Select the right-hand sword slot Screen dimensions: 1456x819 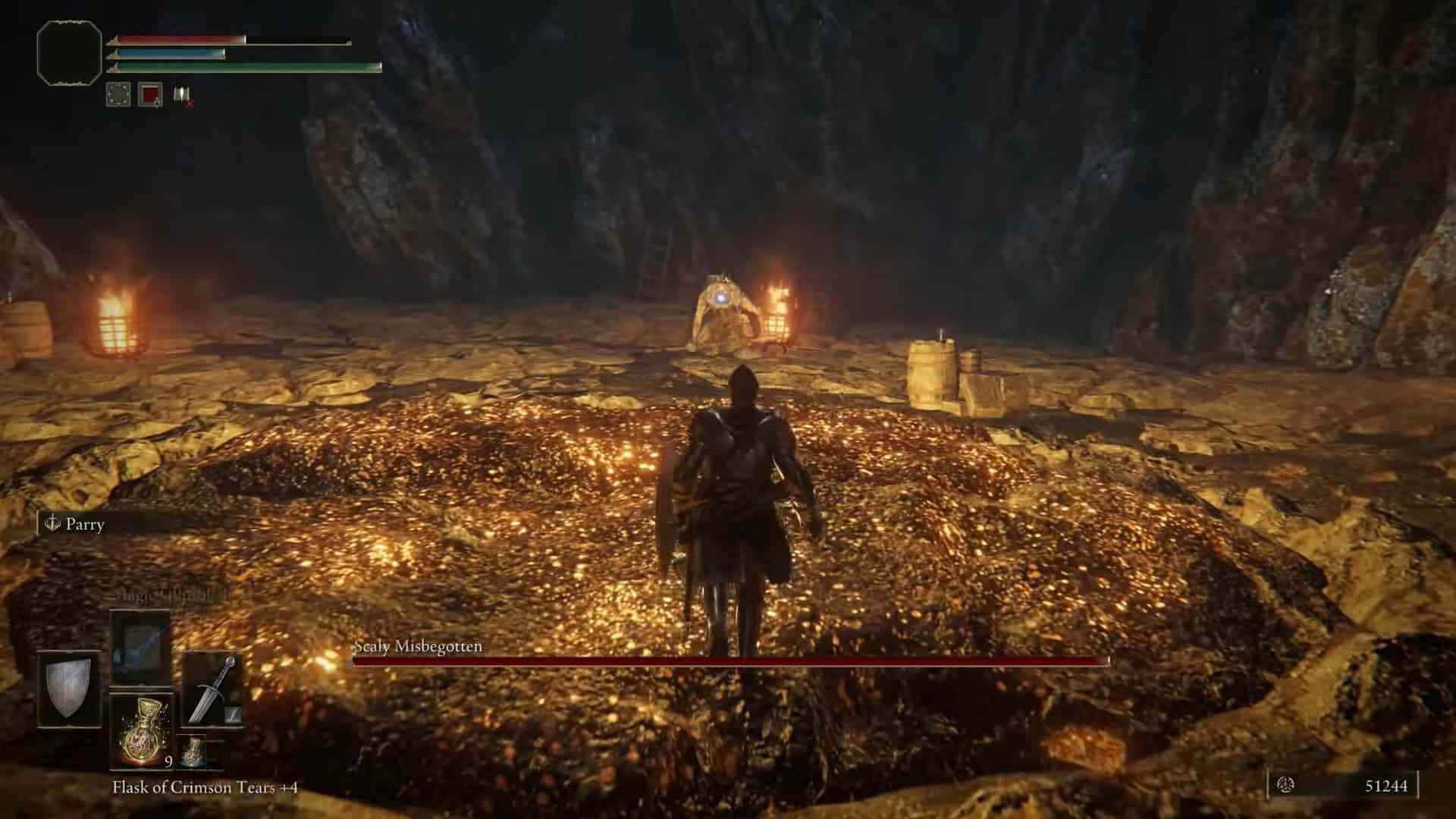tap(212, 689)
